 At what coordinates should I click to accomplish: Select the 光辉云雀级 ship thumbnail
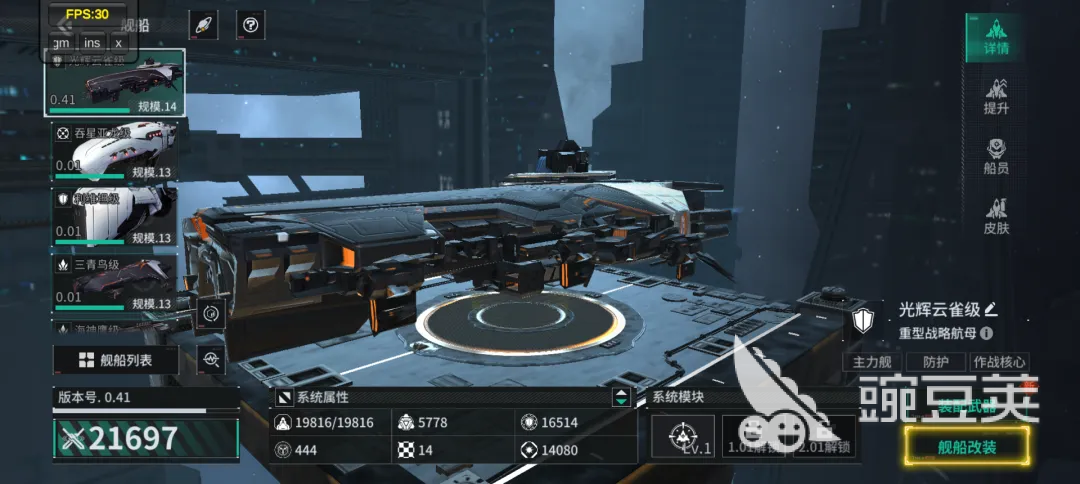(x=114, y=82)
